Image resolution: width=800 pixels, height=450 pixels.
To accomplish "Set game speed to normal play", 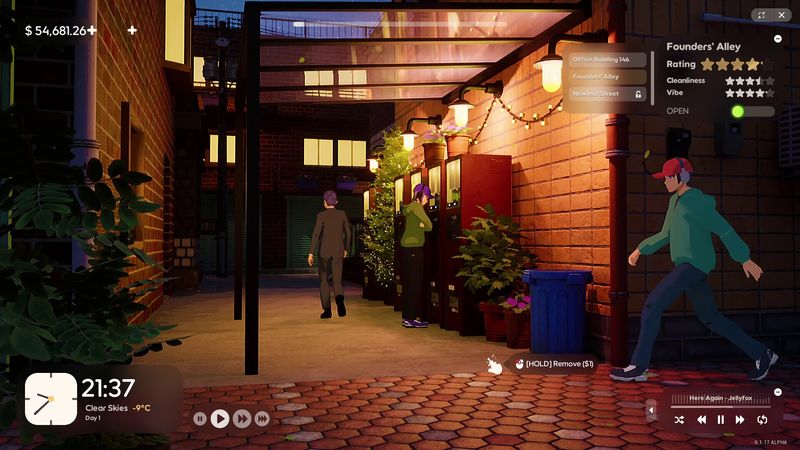I will [x=221, y=419].
